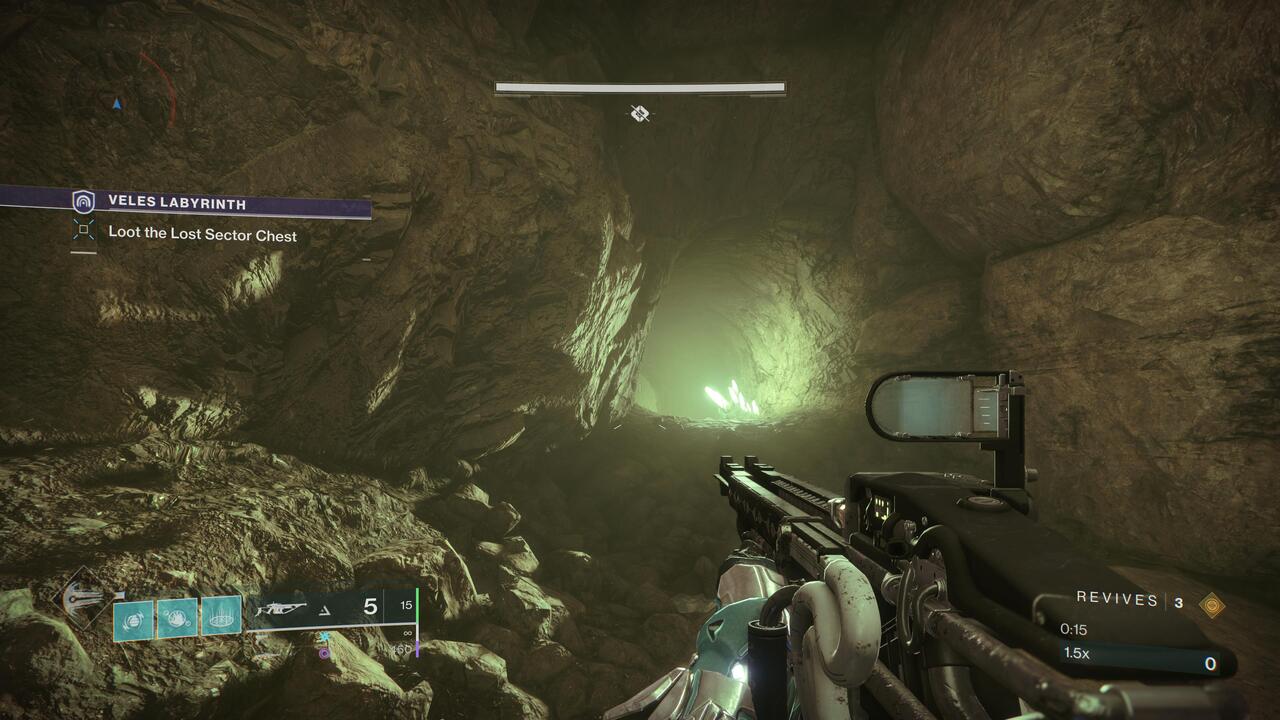Image resolution: width=1280 pixels, height=720 pixels.
Task: Trigger the melee ability icon
Action: coord(177,619)
